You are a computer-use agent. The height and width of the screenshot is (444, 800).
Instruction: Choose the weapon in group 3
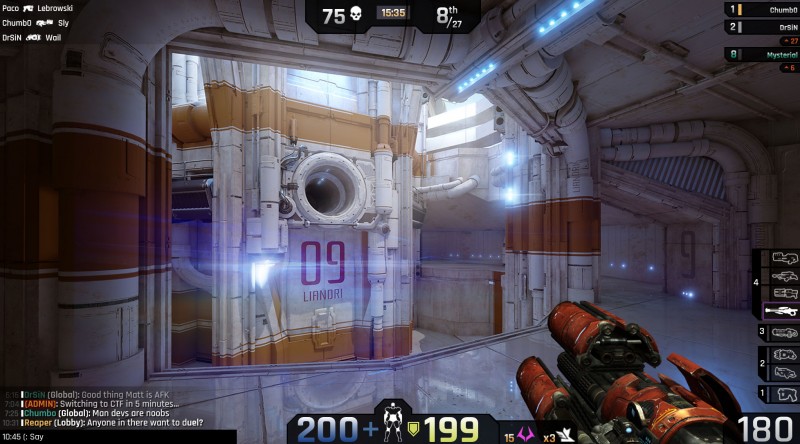pos(783,332)
